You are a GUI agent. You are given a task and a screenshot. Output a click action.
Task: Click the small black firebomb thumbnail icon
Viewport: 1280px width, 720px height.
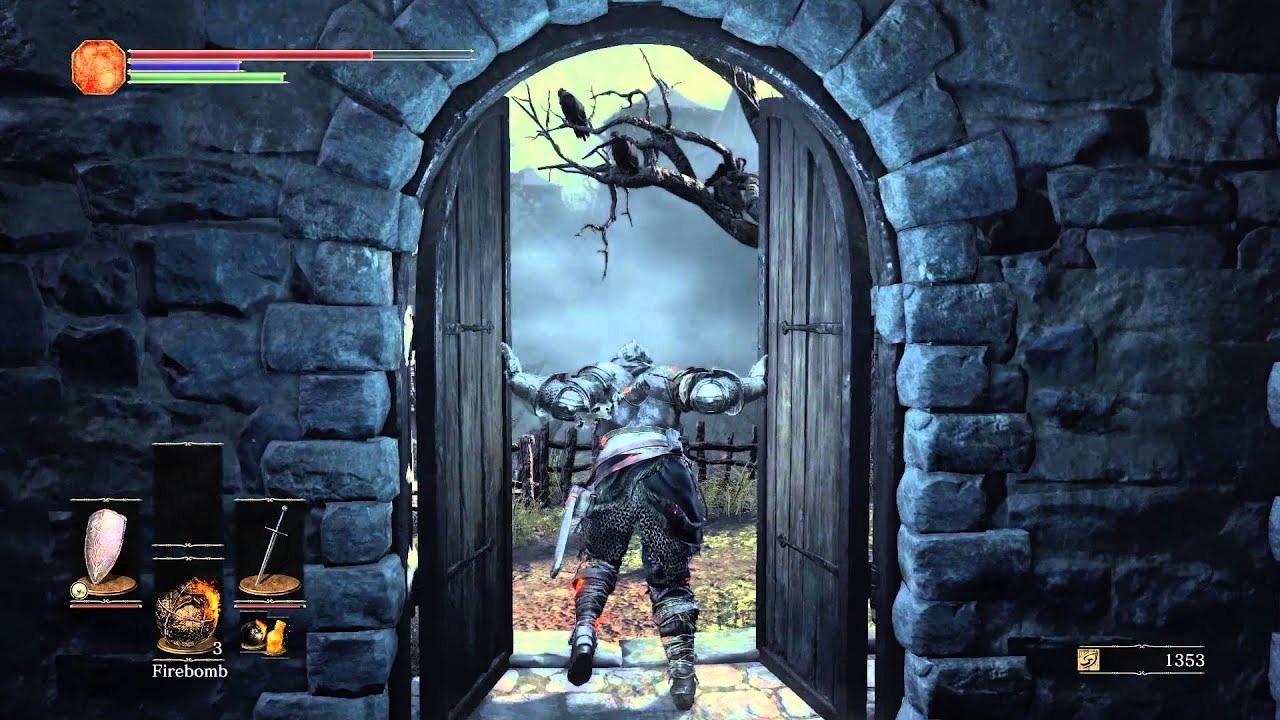pos(253,633)
